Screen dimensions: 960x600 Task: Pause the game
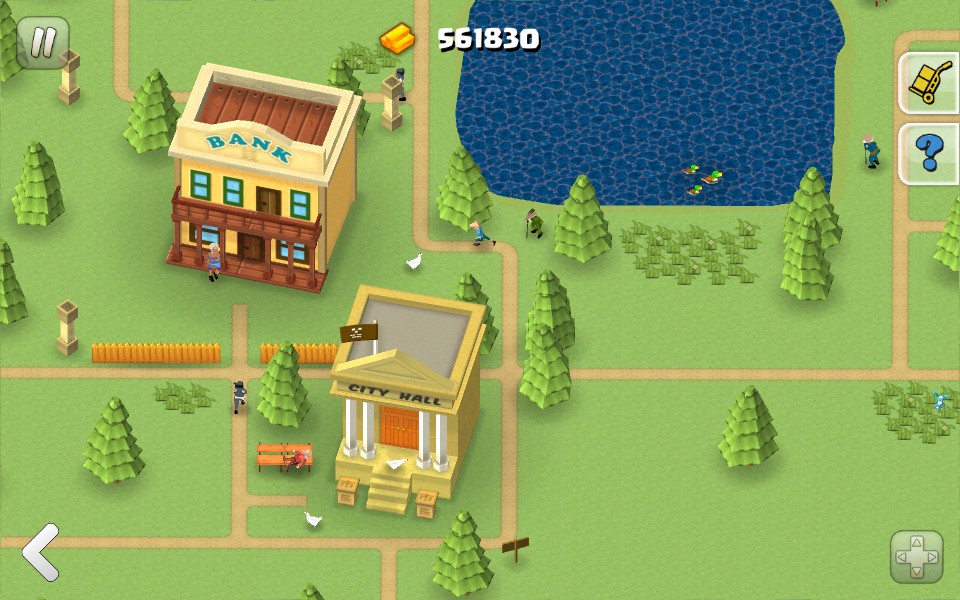coord(43,42)
